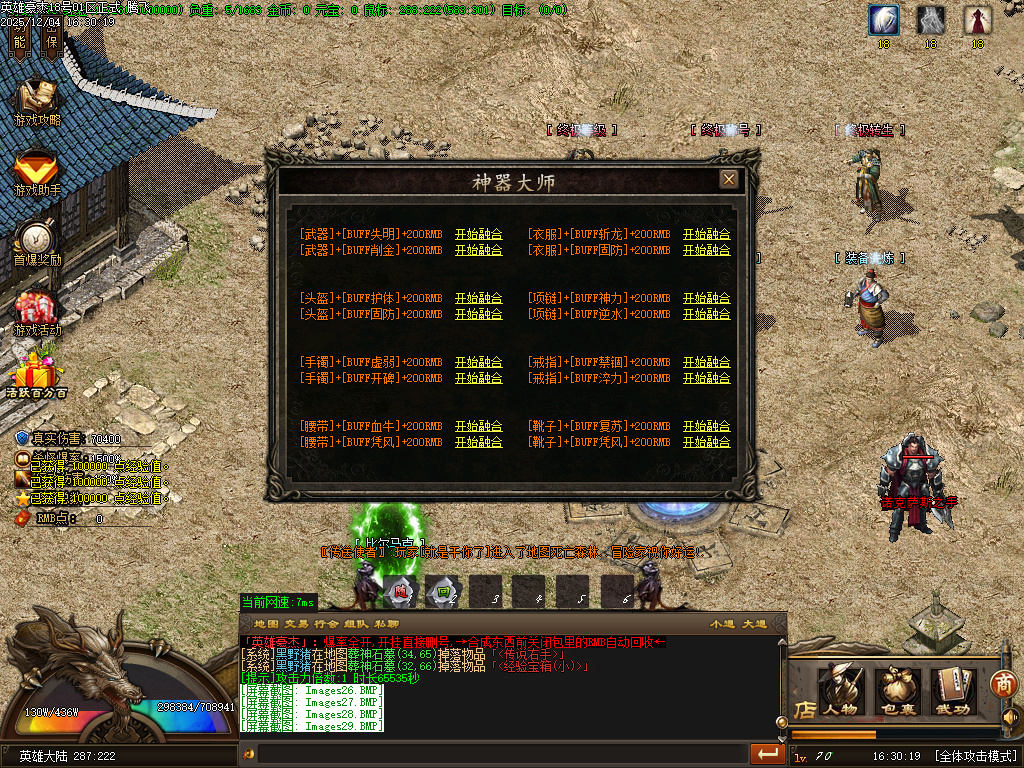Image resolution: width=1024 pixels, height=768 pixels.
Task: Open the 活跃百分百 gift box
Action: pos(37,374)
